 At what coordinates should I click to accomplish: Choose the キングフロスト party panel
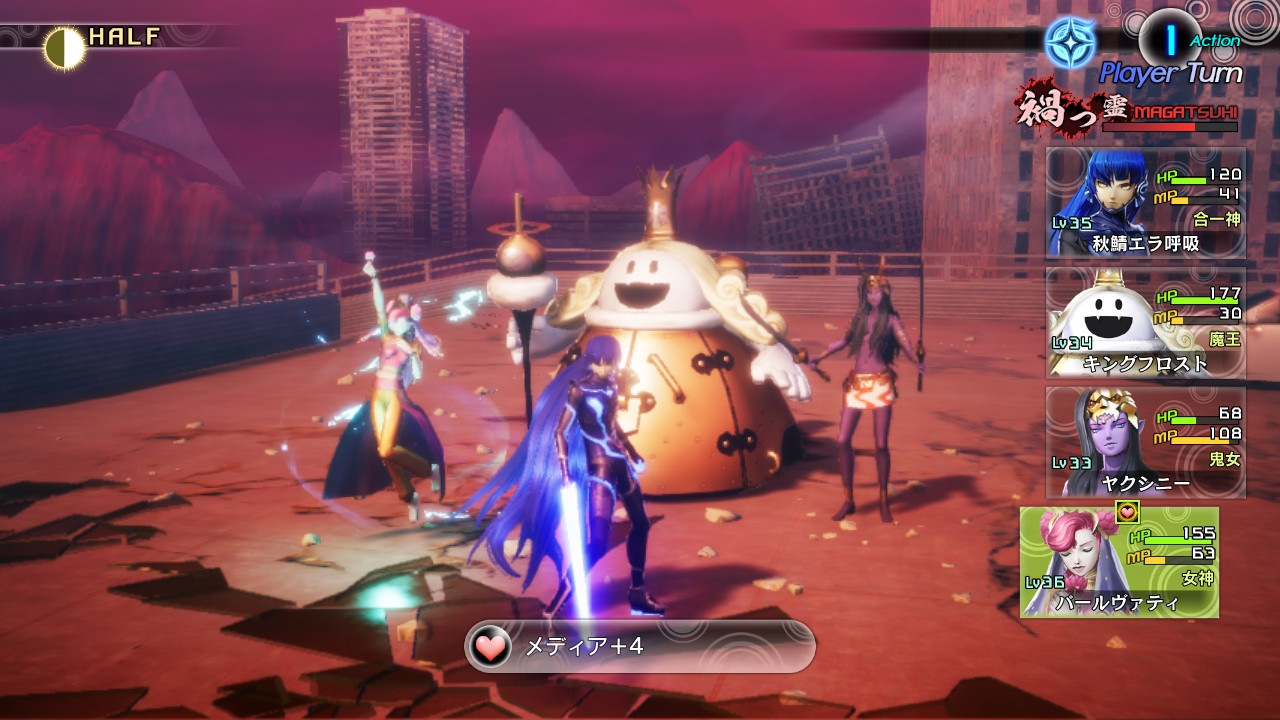tap(1146, 322)
